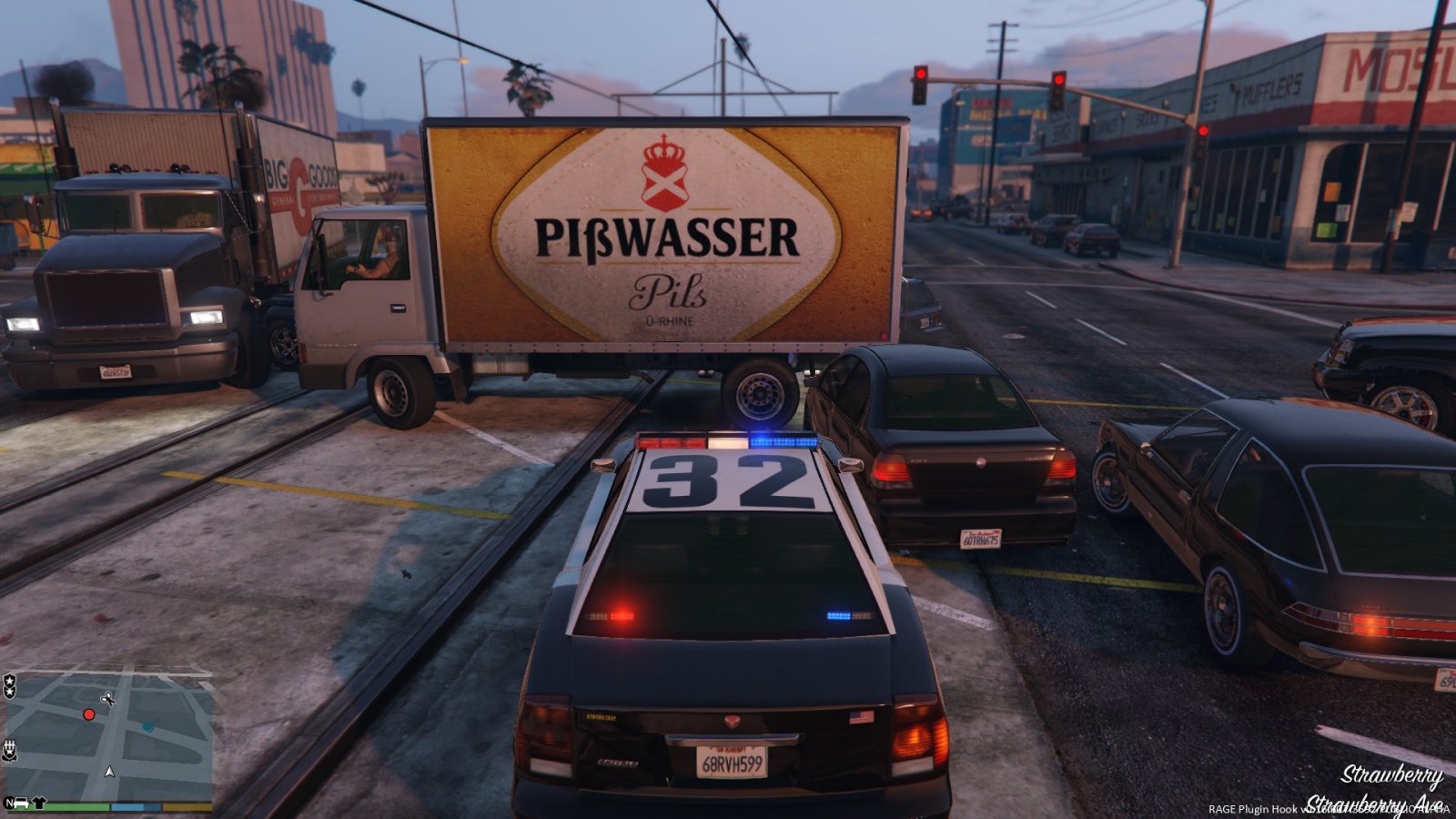Select the gear-shift badge icon on minimap edge
Viewport: 1456px width, 819px height.
pyautogui.click(x=9, y=750)
